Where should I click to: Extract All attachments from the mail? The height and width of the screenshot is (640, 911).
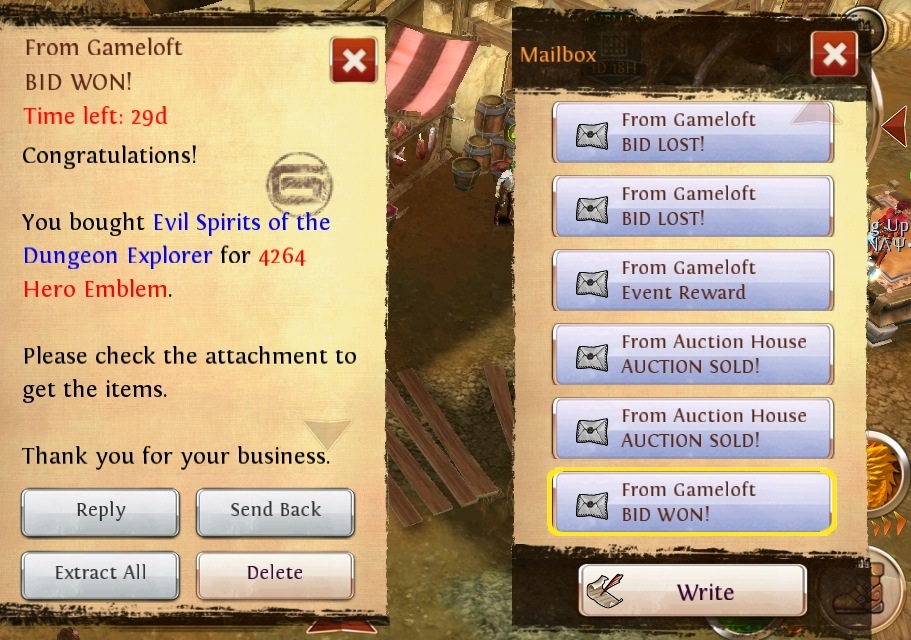[x=100, y=573]
